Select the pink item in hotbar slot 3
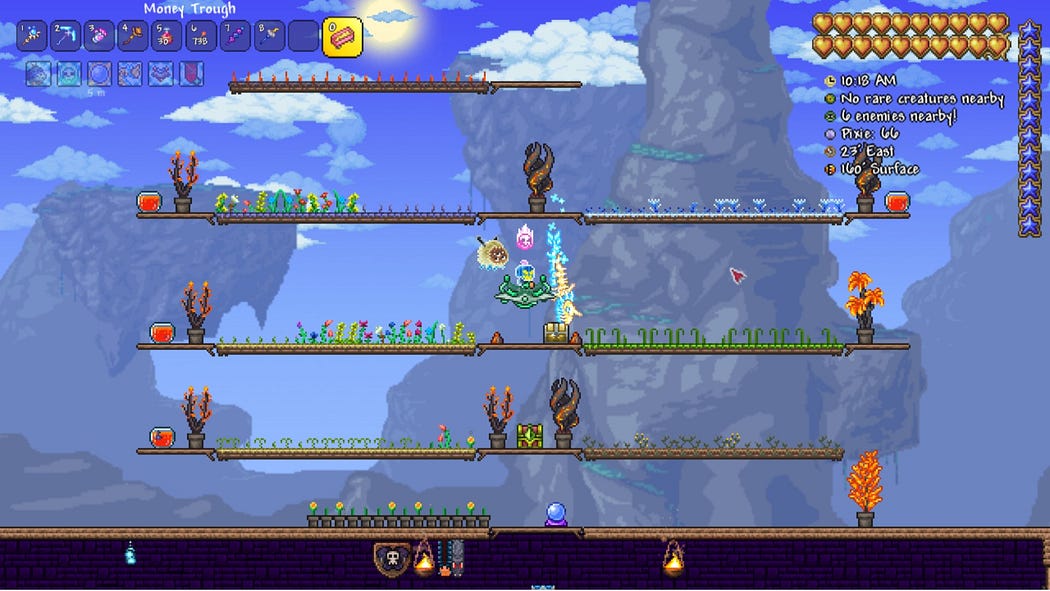1050x591 pixels. 100,36
